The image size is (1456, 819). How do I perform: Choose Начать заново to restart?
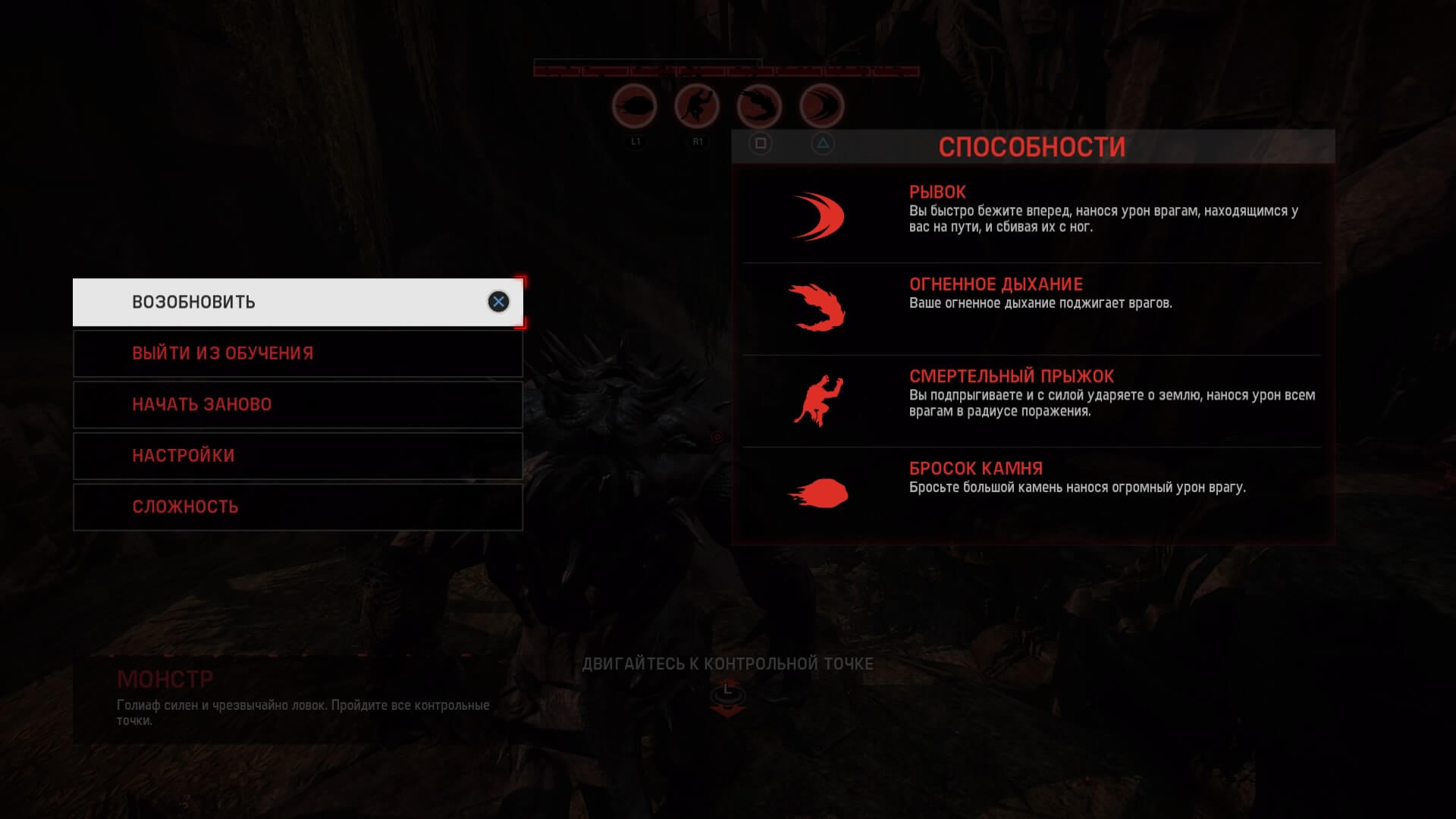[x=297, y=404]
